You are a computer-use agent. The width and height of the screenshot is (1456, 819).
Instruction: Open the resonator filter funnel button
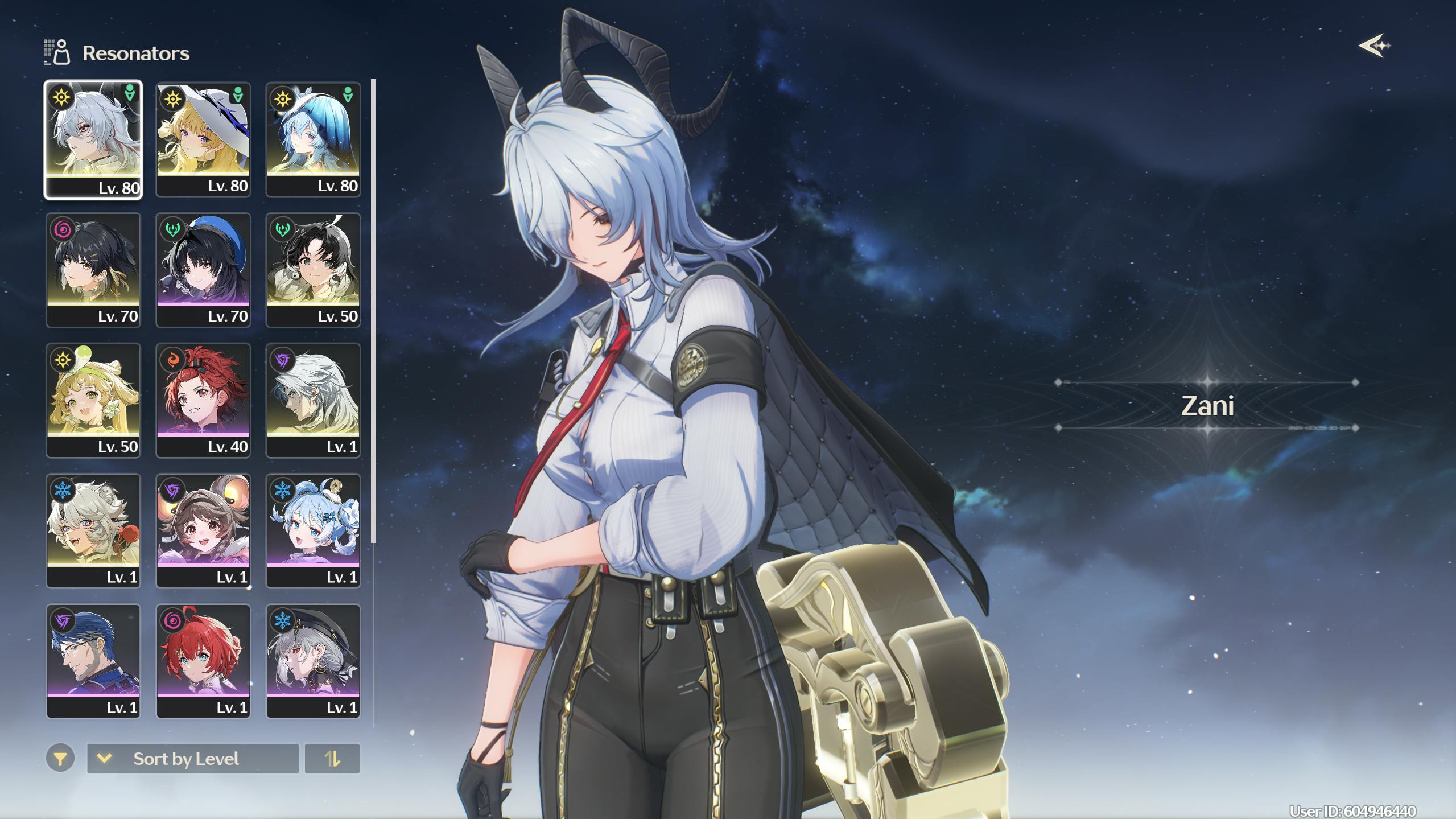(60, 758)
